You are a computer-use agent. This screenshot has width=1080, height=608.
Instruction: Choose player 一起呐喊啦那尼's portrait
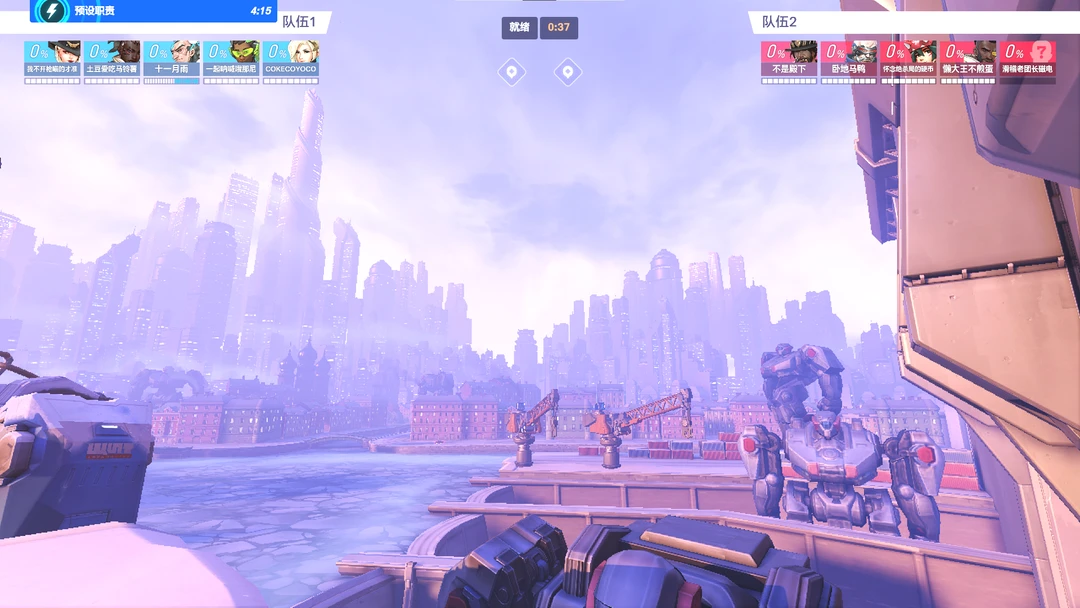coord(231,61)
